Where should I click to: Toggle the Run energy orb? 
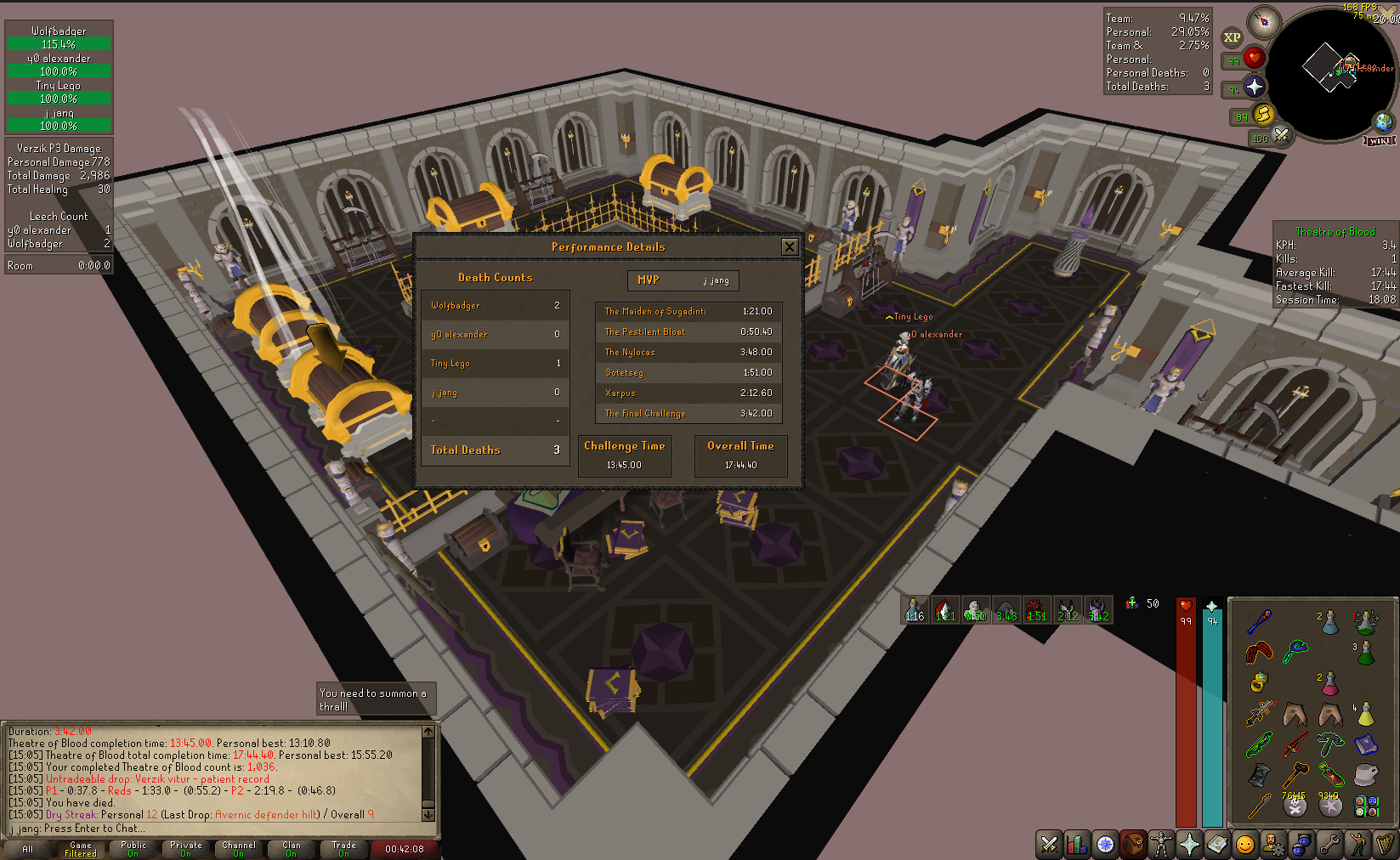tap(1264, 115)
